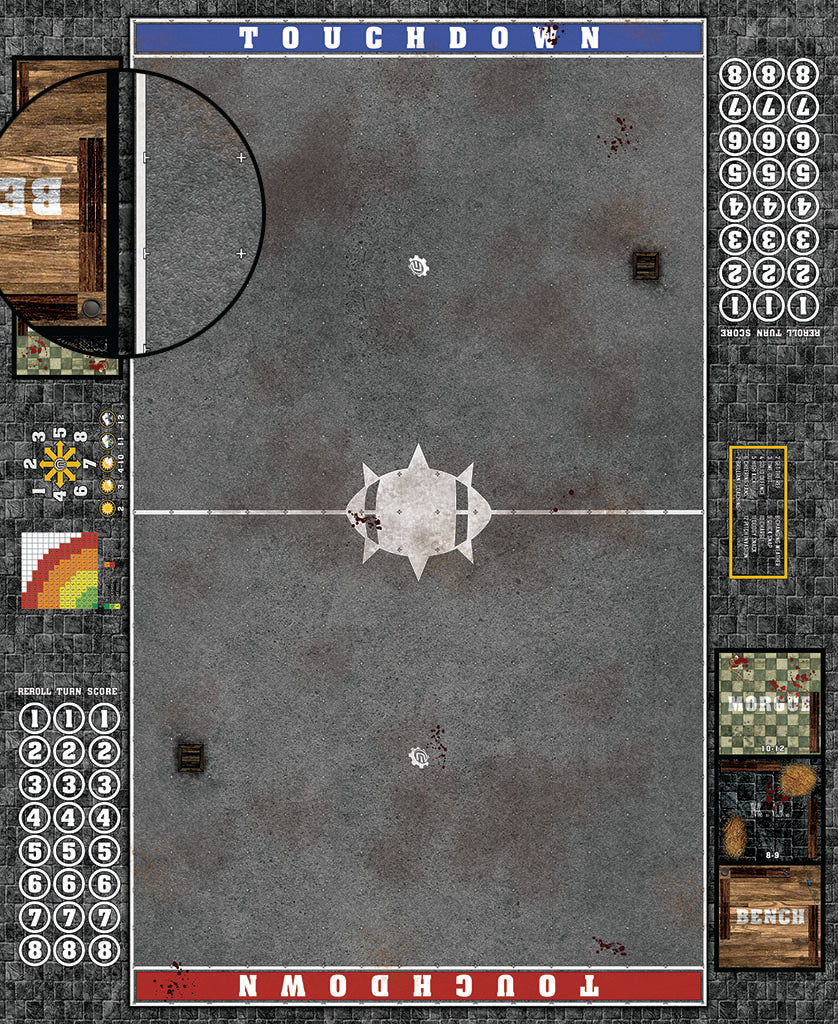The height and width of the screenshot is (1024, 838).
Task: View the yellow-framed kick-off table
Action: pyautogui.click(x=758, y=512)
